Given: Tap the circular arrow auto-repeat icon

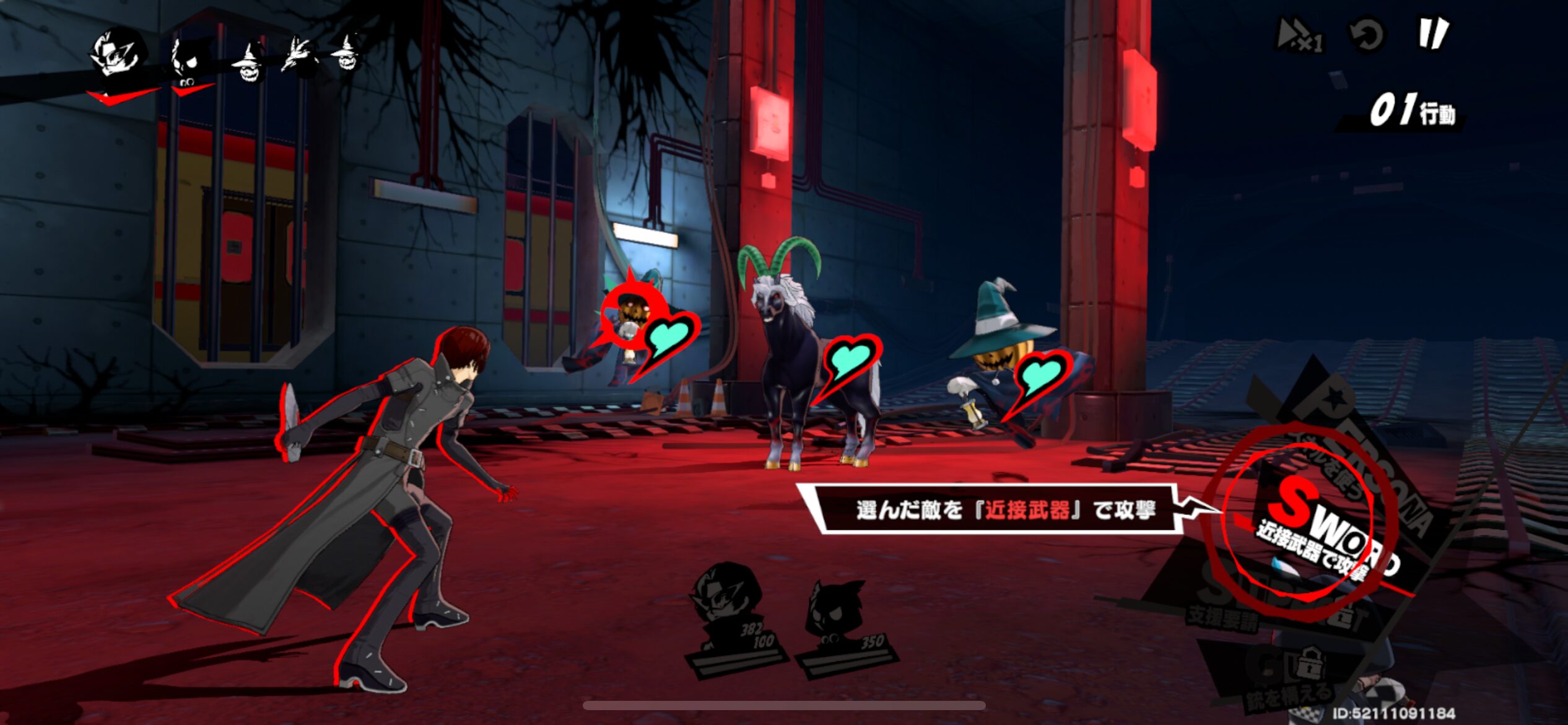Looking at the screenshot, I should (1367, 35).
